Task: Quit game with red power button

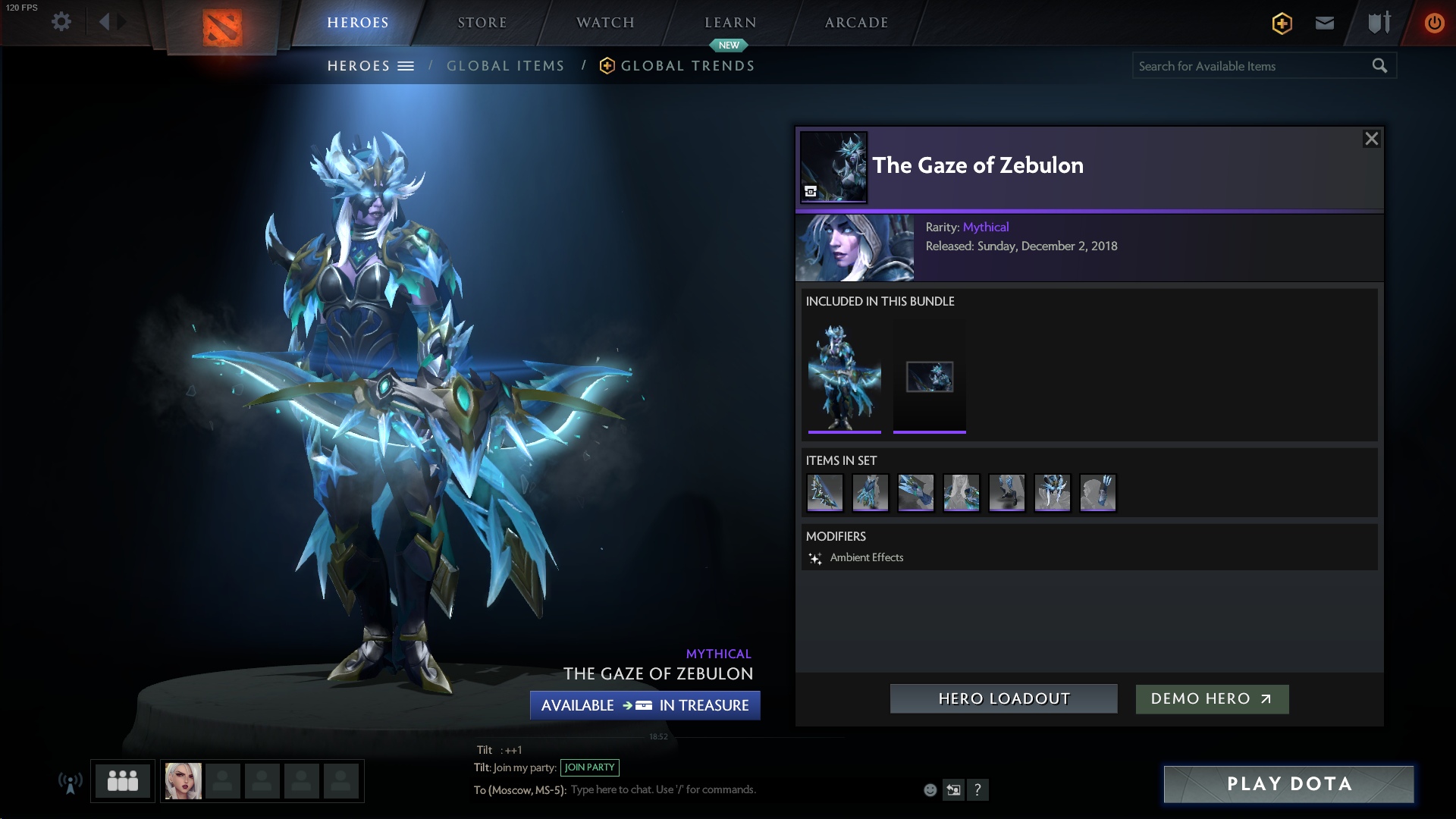Action: pos(1434,23)
